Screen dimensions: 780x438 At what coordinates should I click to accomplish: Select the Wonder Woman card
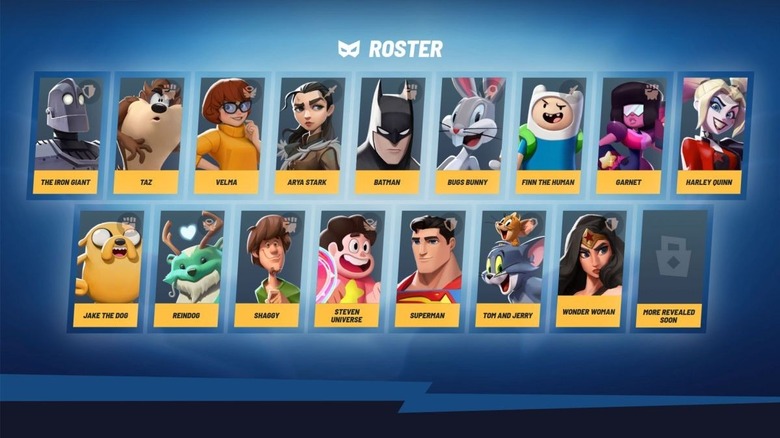pyautogui.click(x=589, y=268)
